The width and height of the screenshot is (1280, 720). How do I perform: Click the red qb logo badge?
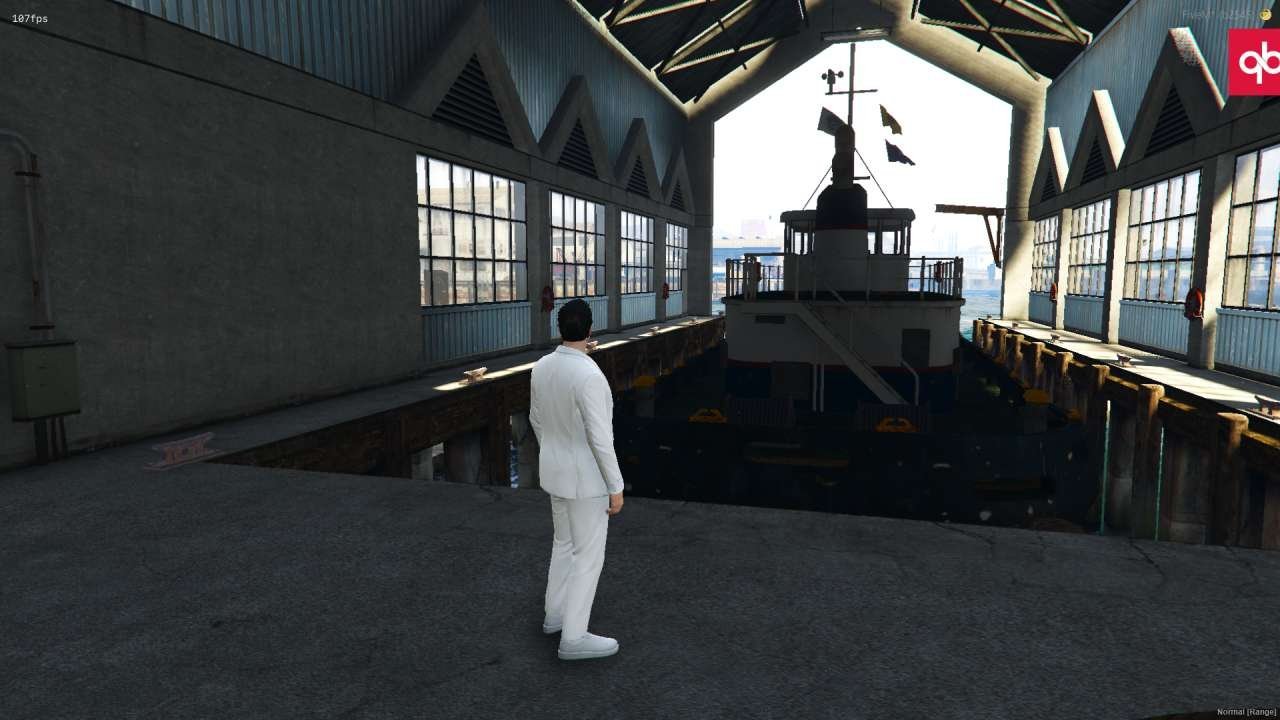click(x=1254, y=62)
